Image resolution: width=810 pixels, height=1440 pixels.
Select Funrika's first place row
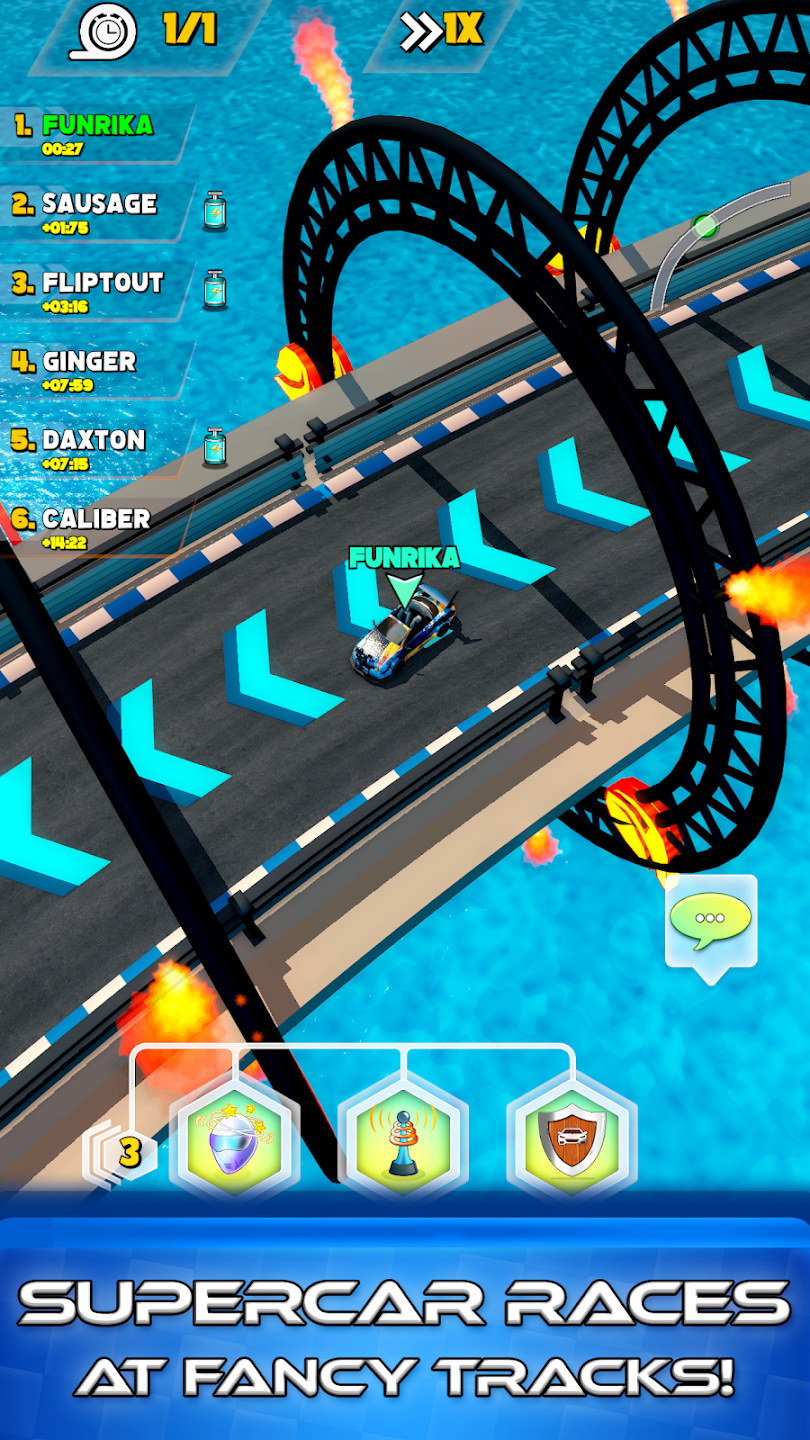[x=97, y=133]
